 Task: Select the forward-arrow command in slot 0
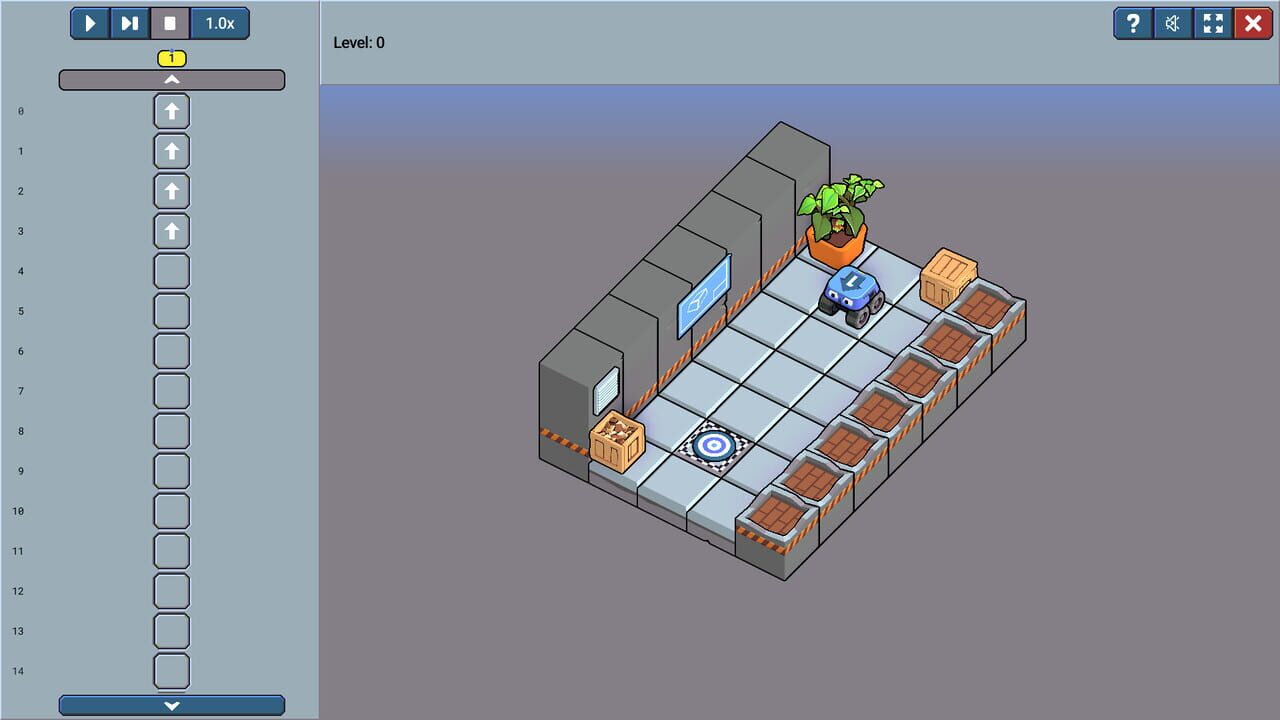pos(171,111)
